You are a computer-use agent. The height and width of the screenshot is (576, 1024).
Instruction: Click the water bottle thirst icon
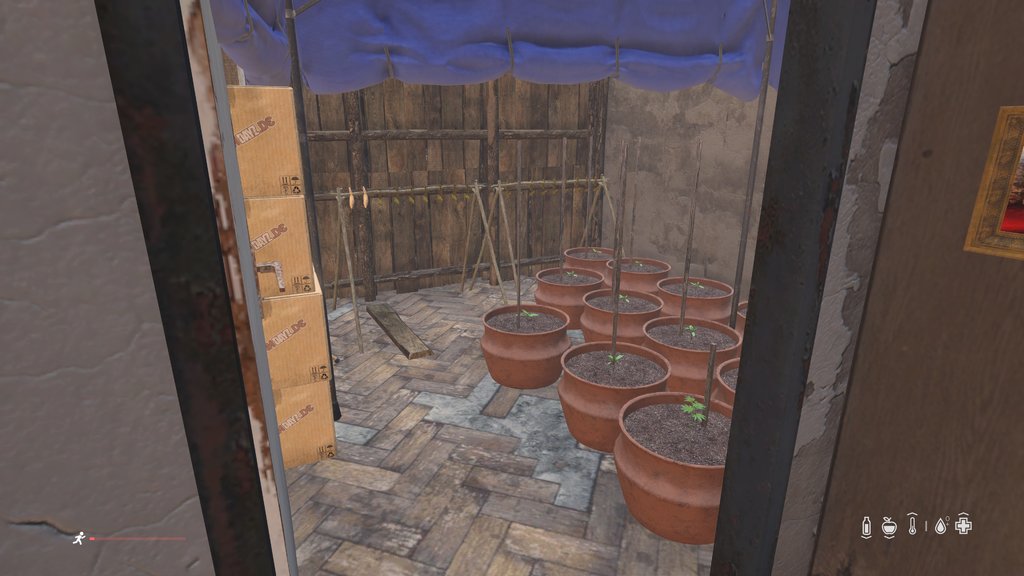pyautogui.click(x=866, y=526)
